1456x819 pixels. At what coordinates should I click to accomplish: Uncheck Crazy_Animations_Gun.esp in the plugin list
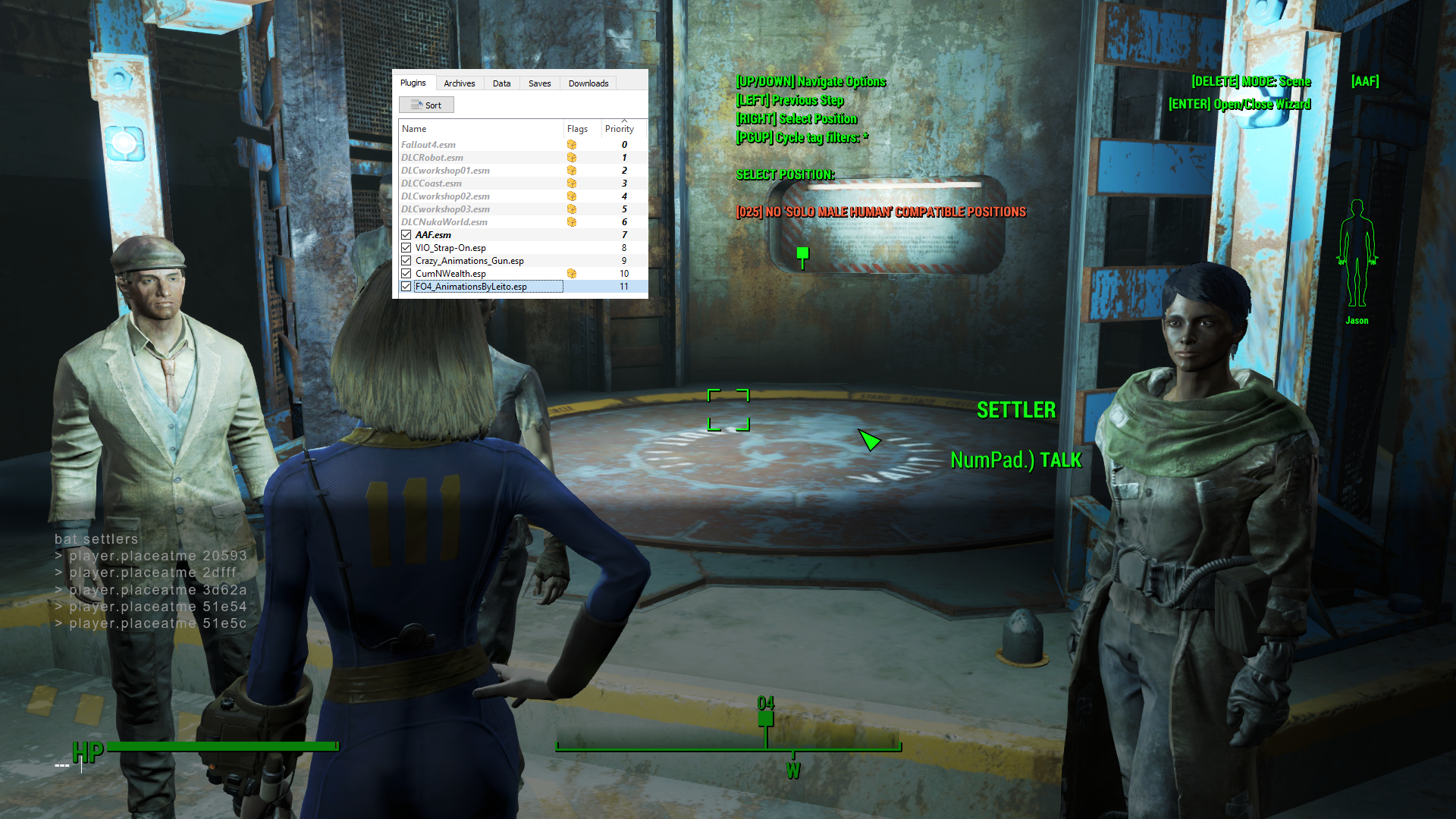(x=407, y=260)
